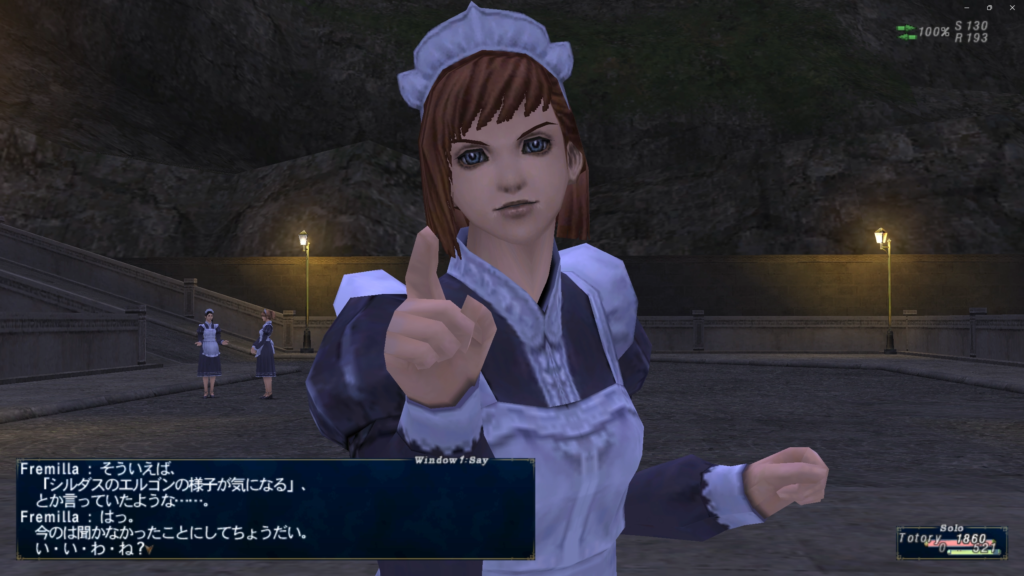Advance dialogue via the arrow prompt marker
Screen dimensions: 1024x576
tap(148, 549)
